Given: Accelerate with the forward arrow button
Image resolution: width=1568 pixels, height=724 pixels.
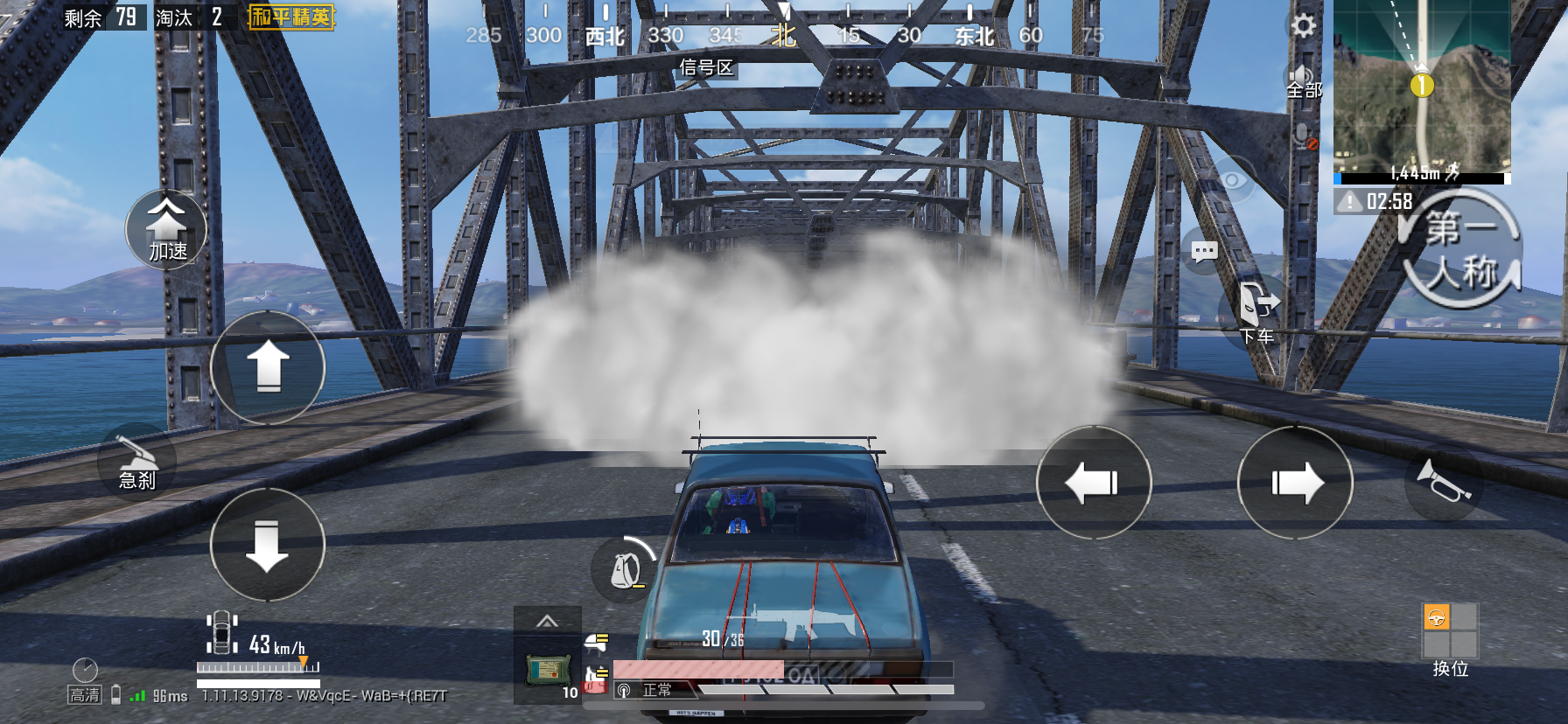Looking at the screenshot, I should pos(268,367).
